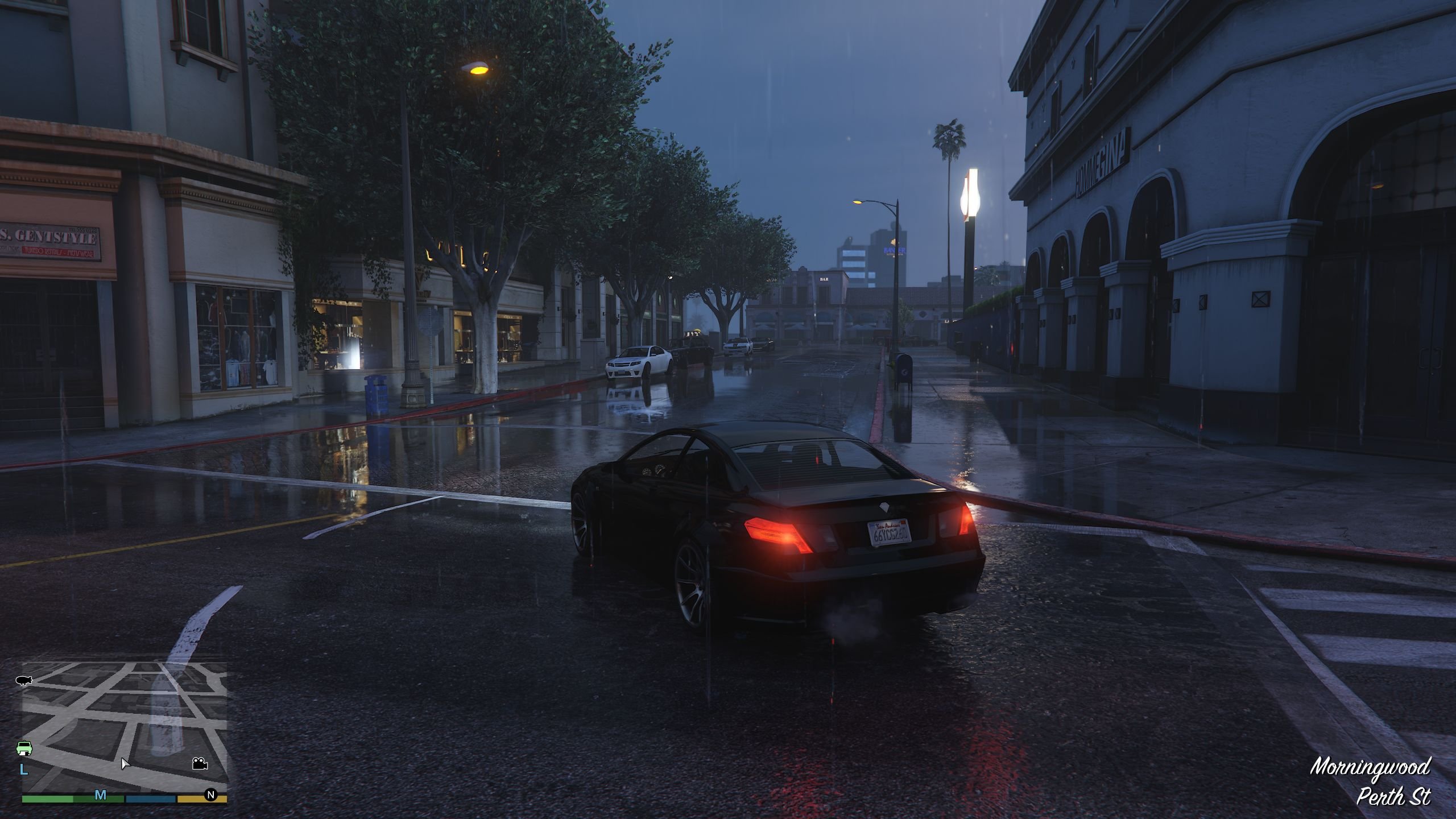Click the movie camera blip on the minimap
This screenshot has width=1456, height=819.
pyautogui.click(x=200, y=763)
